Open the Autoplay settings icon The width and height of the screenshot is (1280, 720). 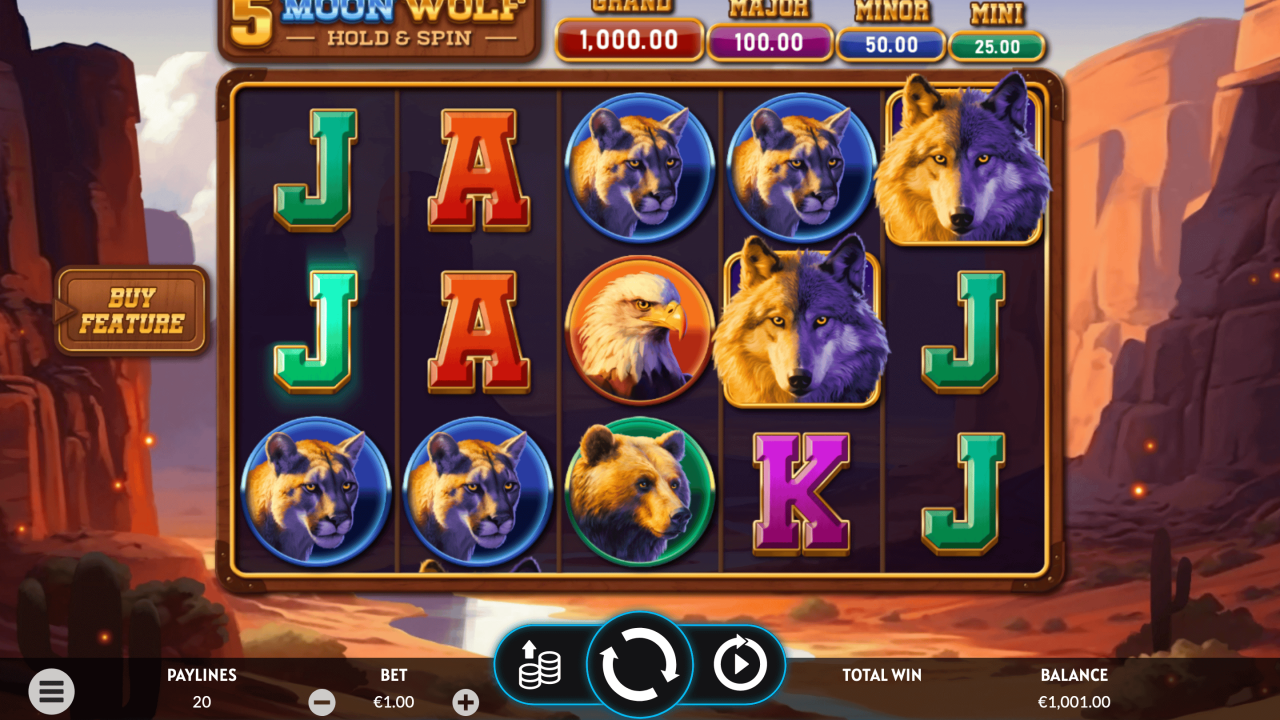click(740, 663)
